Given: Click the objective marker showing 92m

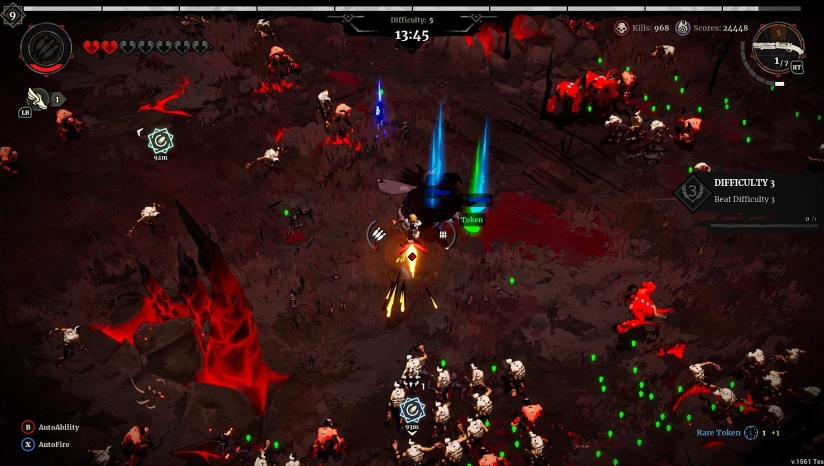Looking at the screenshot, I should click(160, 141).
